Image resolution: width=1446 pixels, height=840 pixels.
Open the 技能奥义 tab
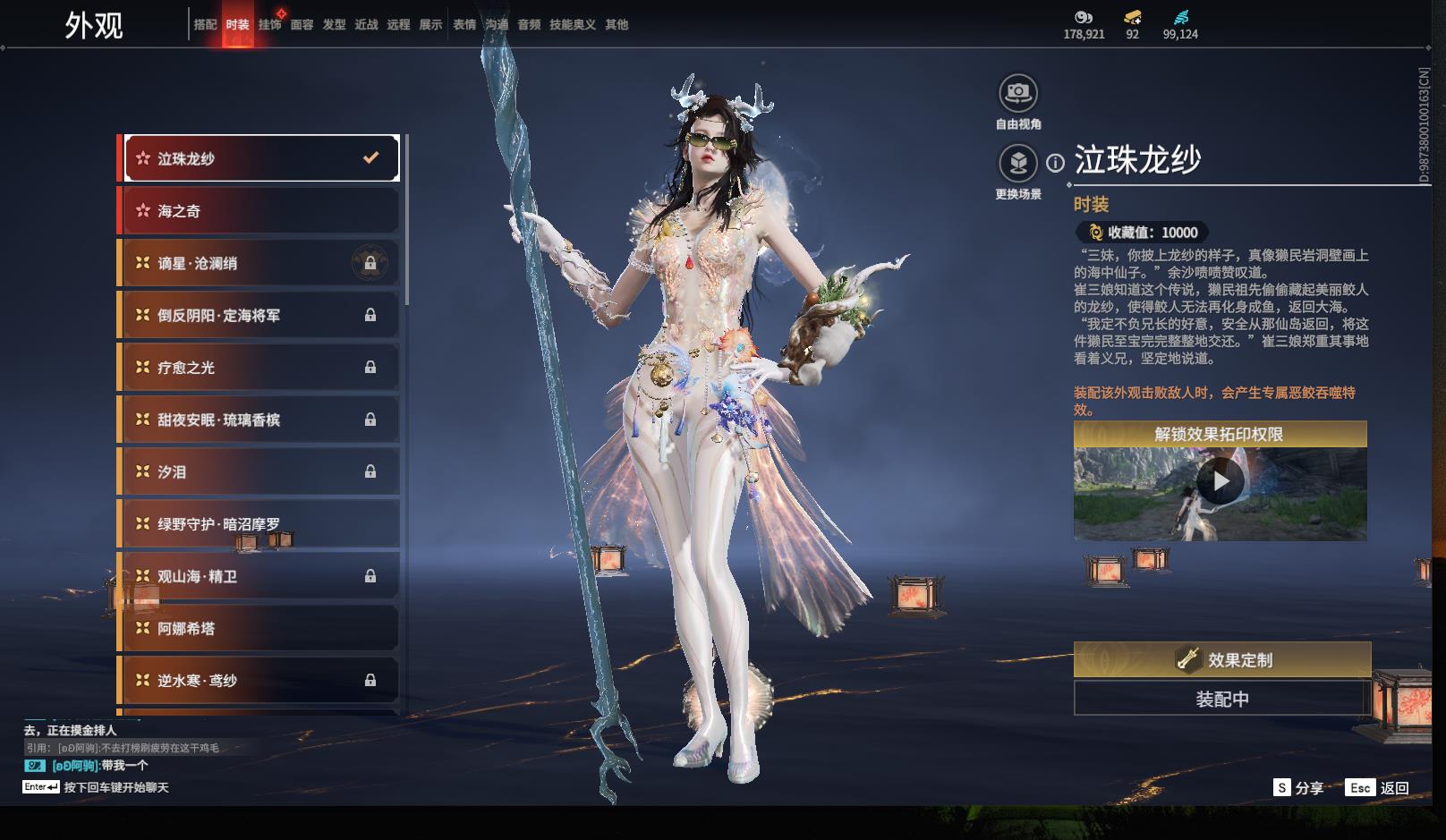[x=573, y=25]
